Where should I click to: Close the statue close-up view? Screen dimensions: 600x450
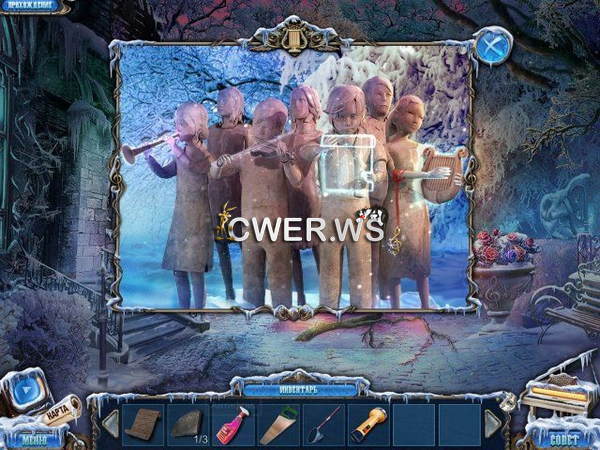(492, 46)
